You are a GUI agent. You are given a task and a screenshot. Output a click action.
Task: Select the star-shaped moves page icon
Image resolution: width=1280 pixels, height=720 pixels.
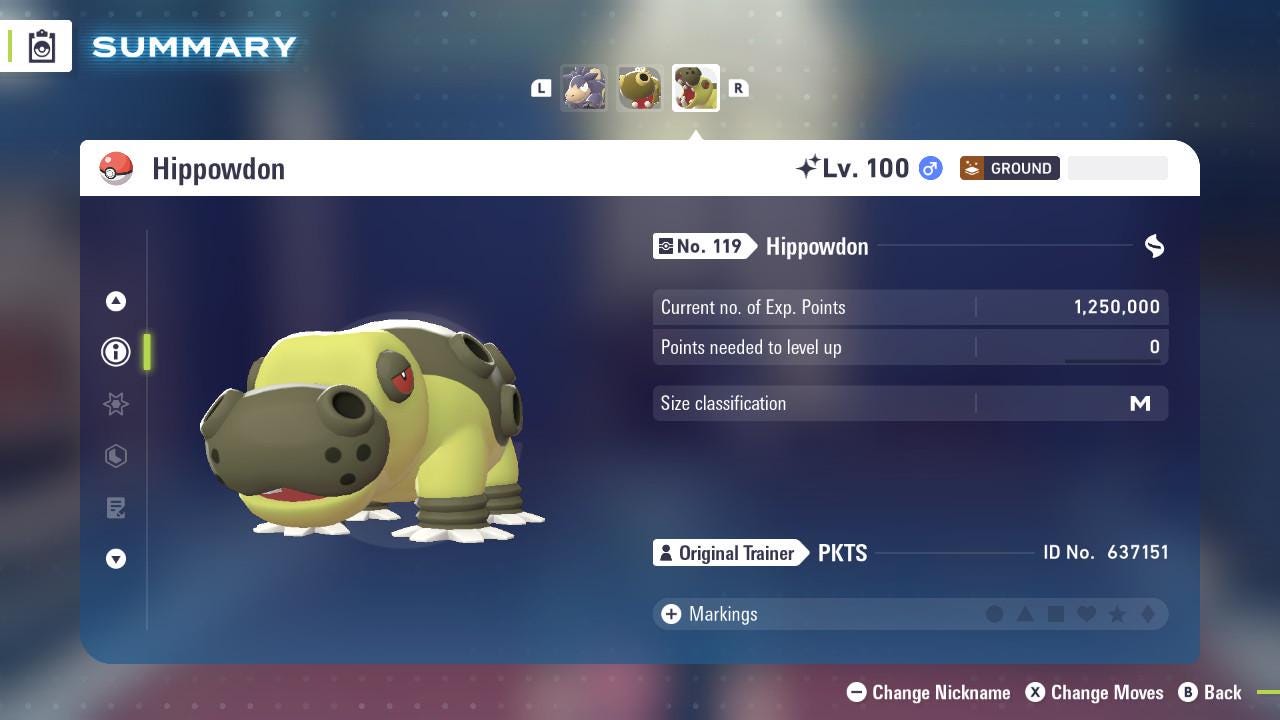pos(115,404)
